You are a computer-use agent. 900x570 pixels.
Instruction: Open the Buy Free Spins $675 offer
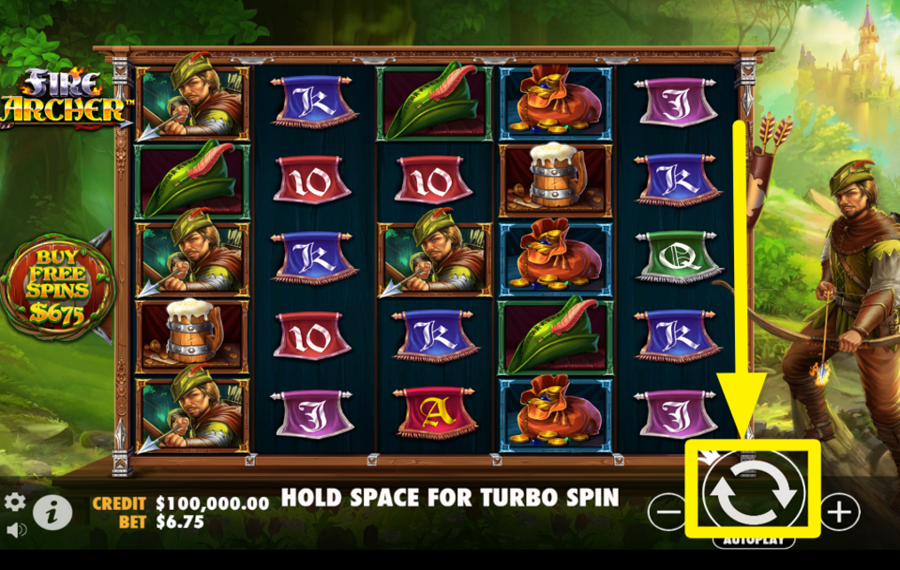[60, 284]
